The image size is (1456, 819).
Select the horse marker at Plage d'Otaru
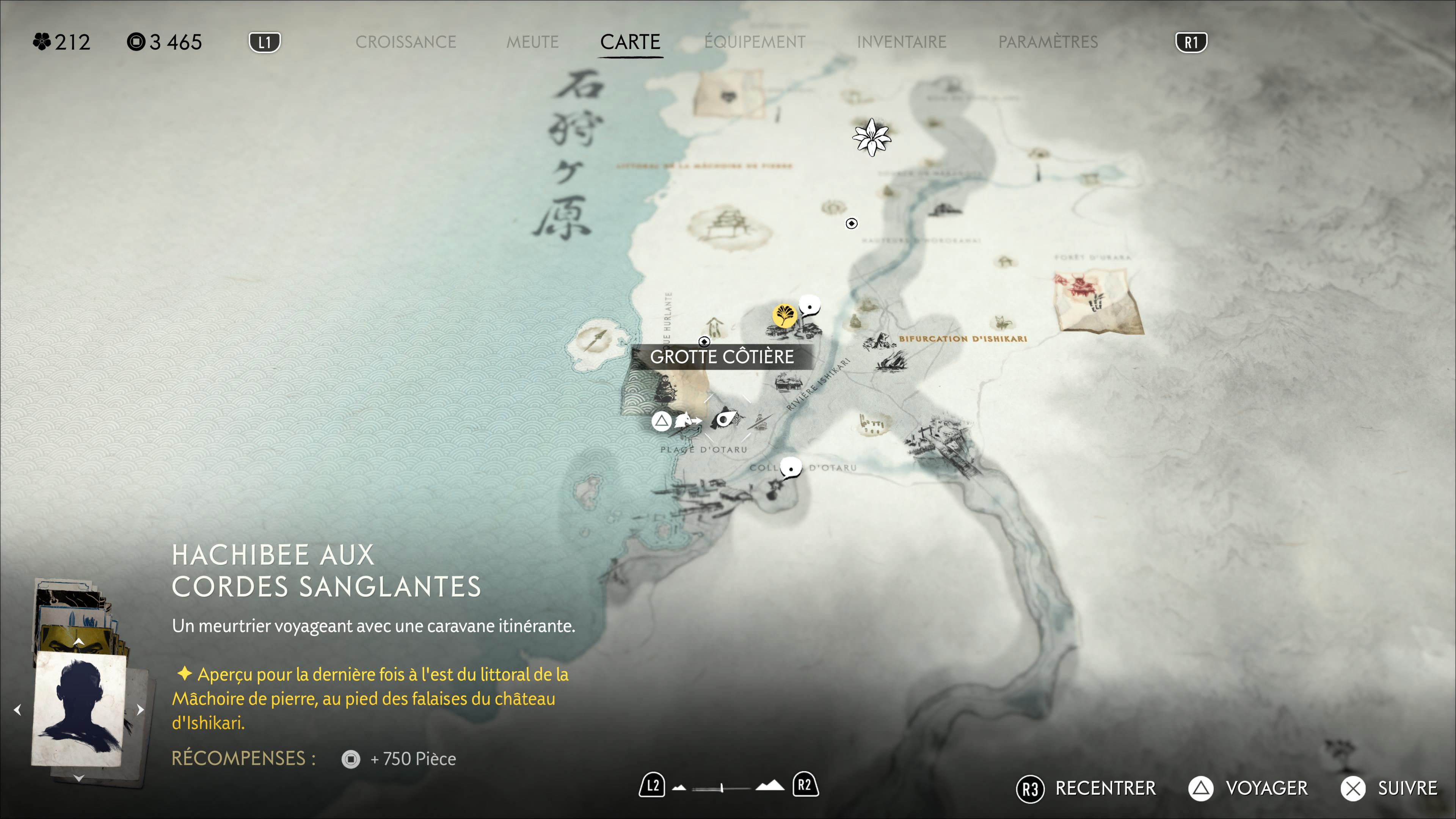[x=684, y=420]
